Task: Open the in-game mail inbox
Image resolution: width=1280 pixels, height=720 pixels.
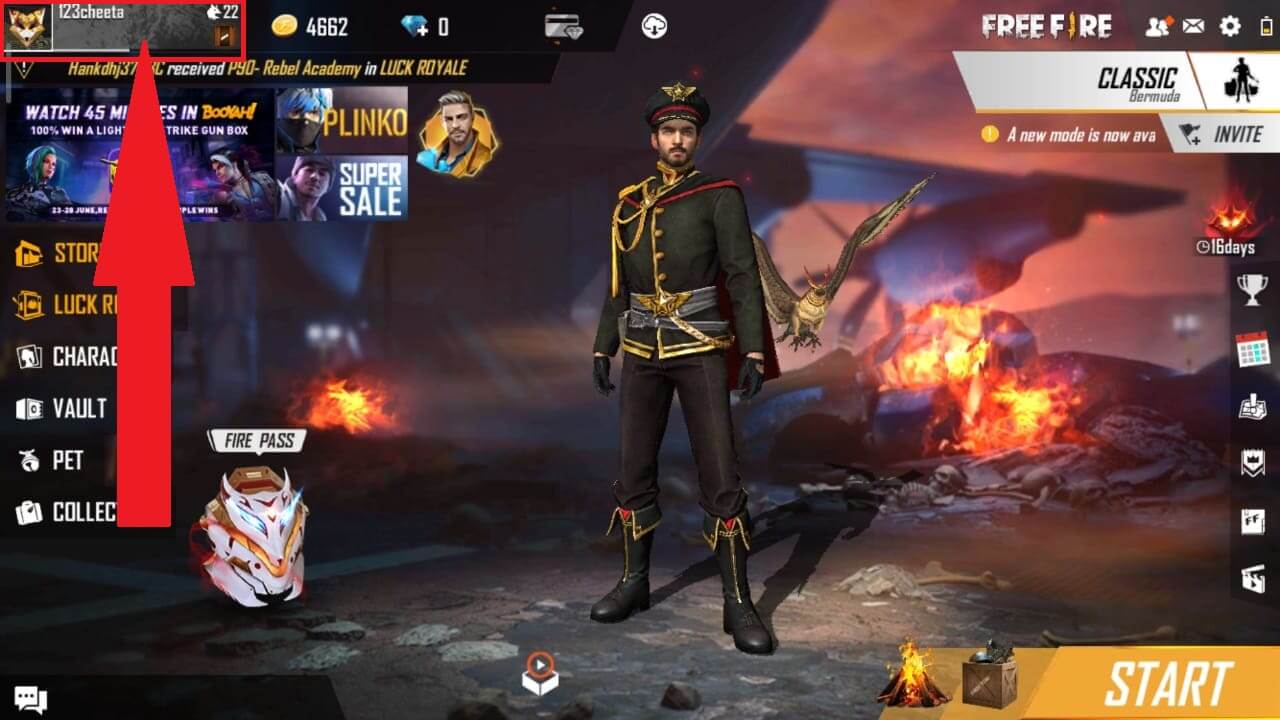Action: pos(1193,26)
